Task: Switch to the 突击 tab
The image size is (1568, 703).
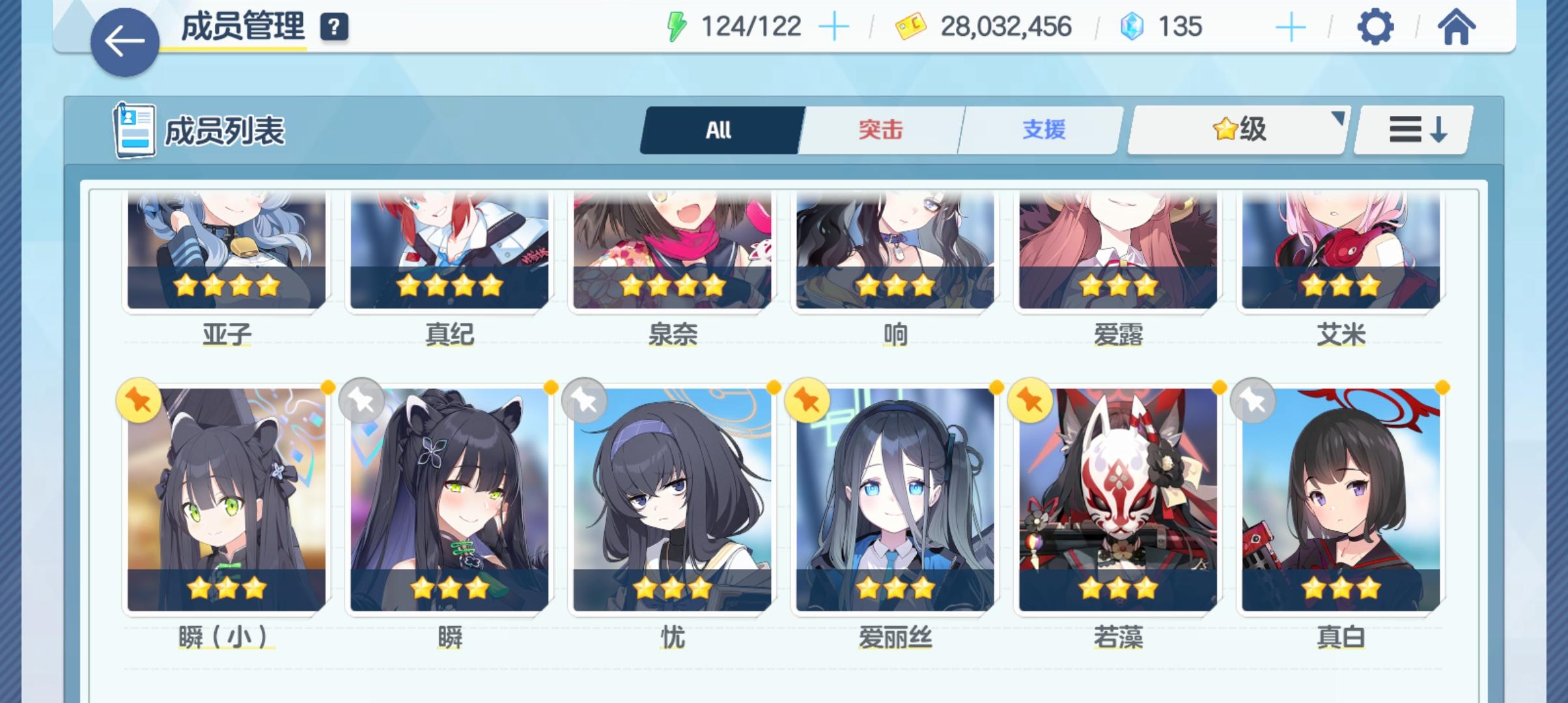Action: point(880,130)
